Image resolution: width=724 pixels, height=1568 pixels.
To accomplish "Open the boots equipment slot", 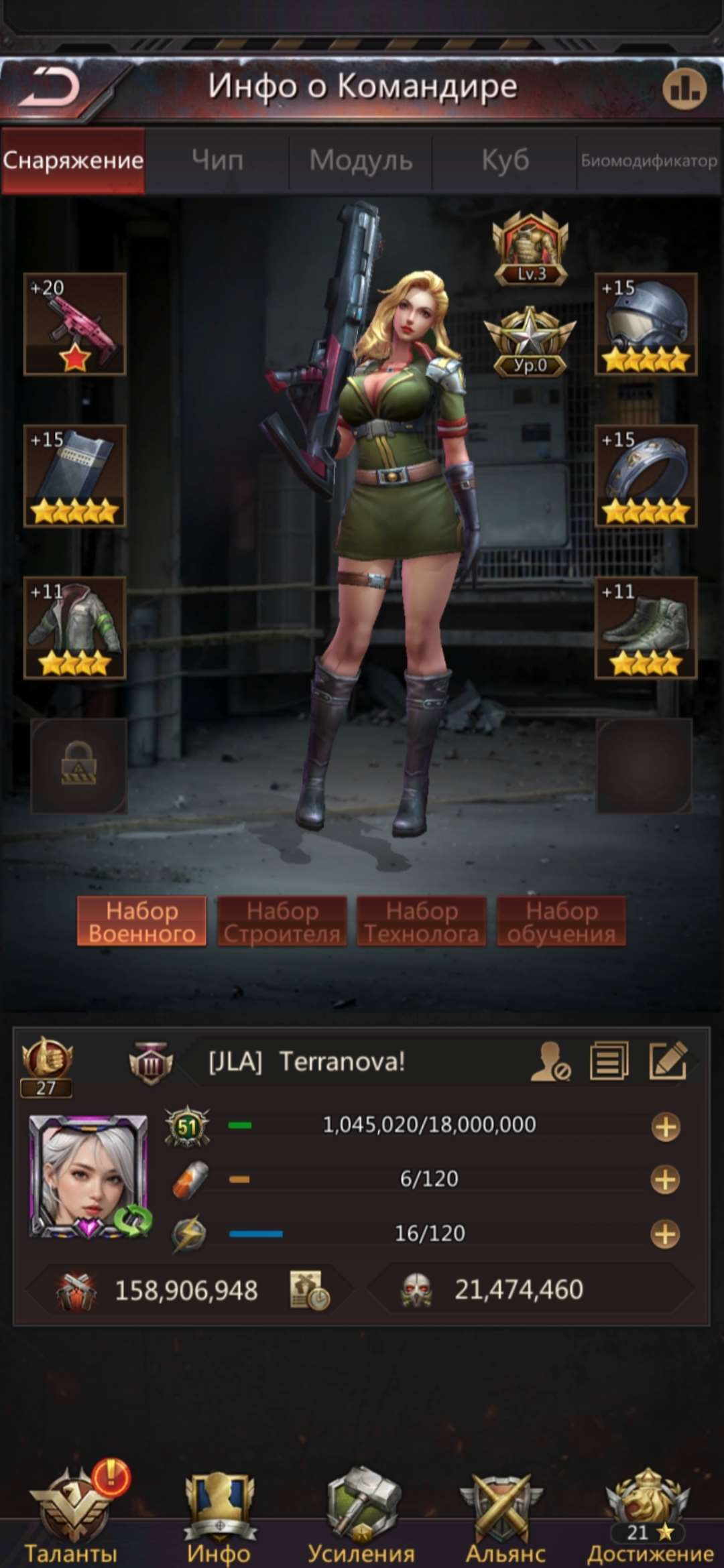I will pyautogui.click(x=646, y=628).
